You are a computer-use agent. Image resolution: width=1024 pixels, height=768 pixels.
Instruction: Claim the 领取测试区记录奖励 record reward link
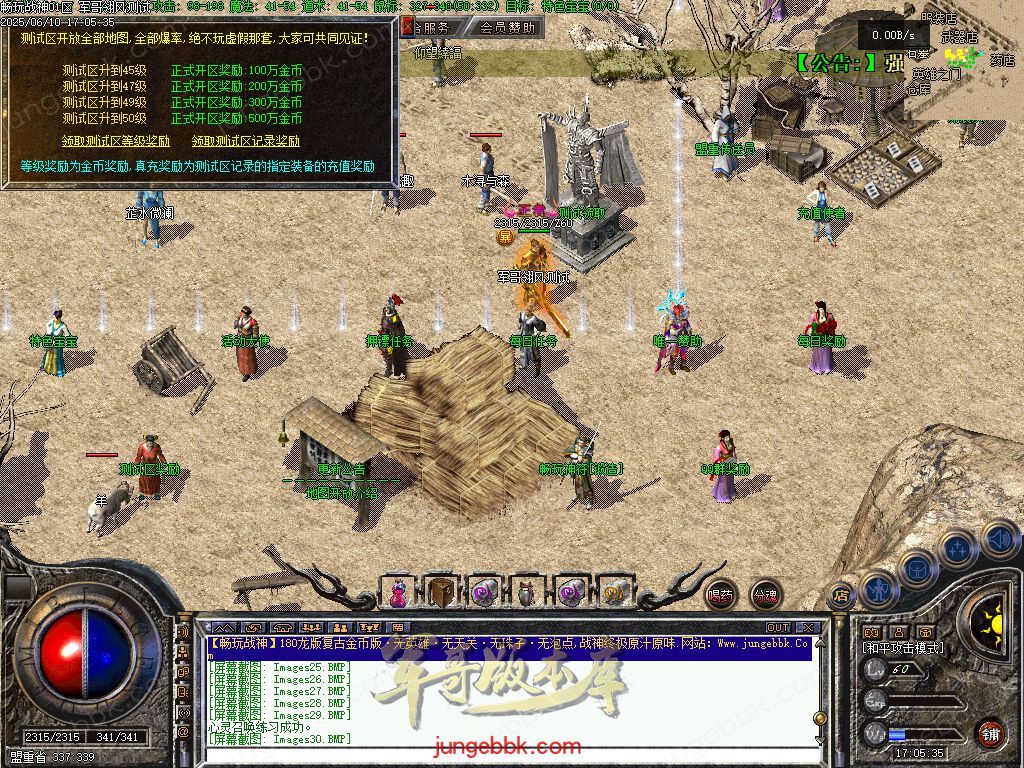[246, 141]
